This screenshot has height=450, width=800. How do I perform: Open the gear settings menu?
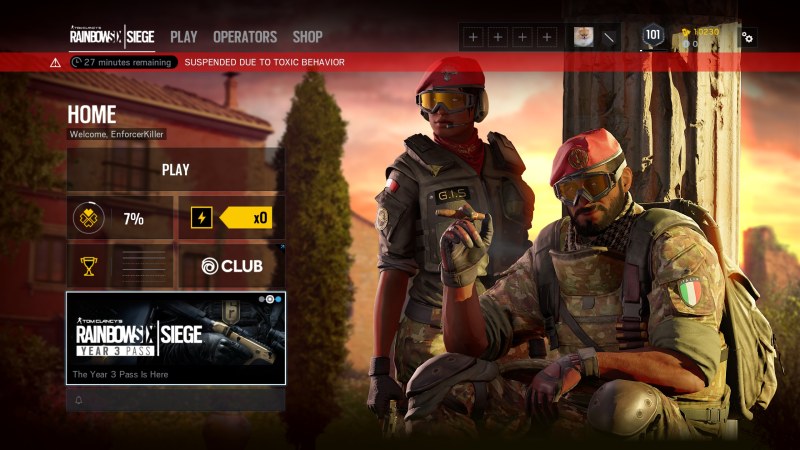747,37
